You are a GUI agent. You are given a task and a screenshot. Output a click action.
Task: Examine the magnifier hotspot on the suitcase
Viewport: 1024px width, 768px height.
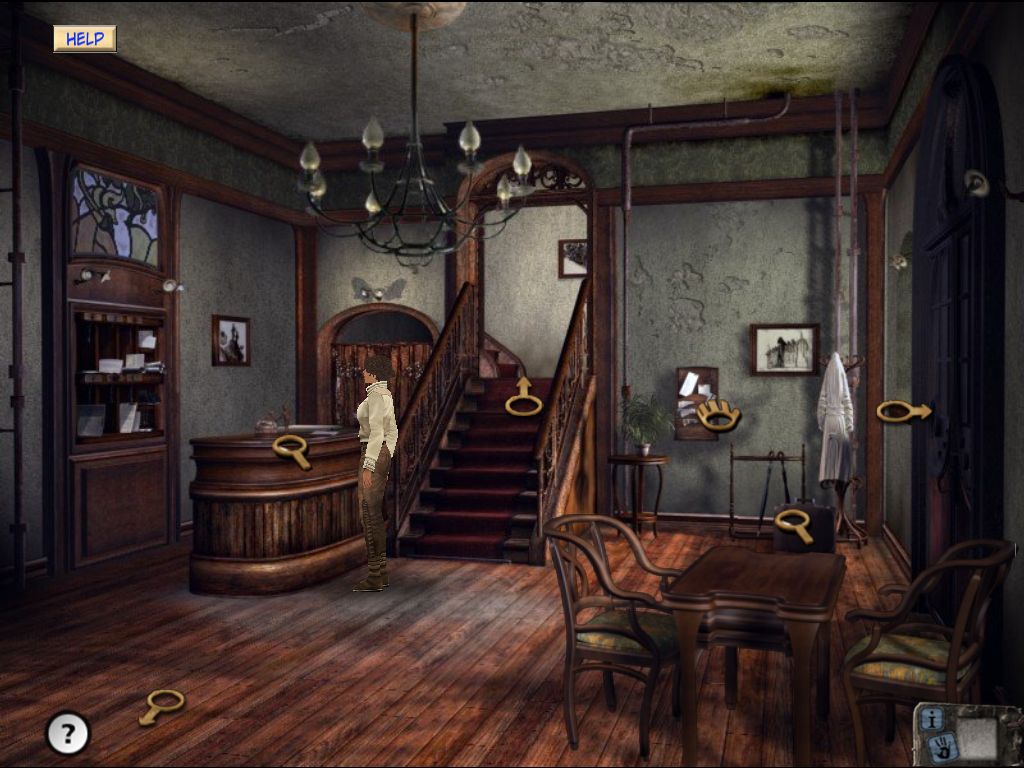(x=794, y=523)
